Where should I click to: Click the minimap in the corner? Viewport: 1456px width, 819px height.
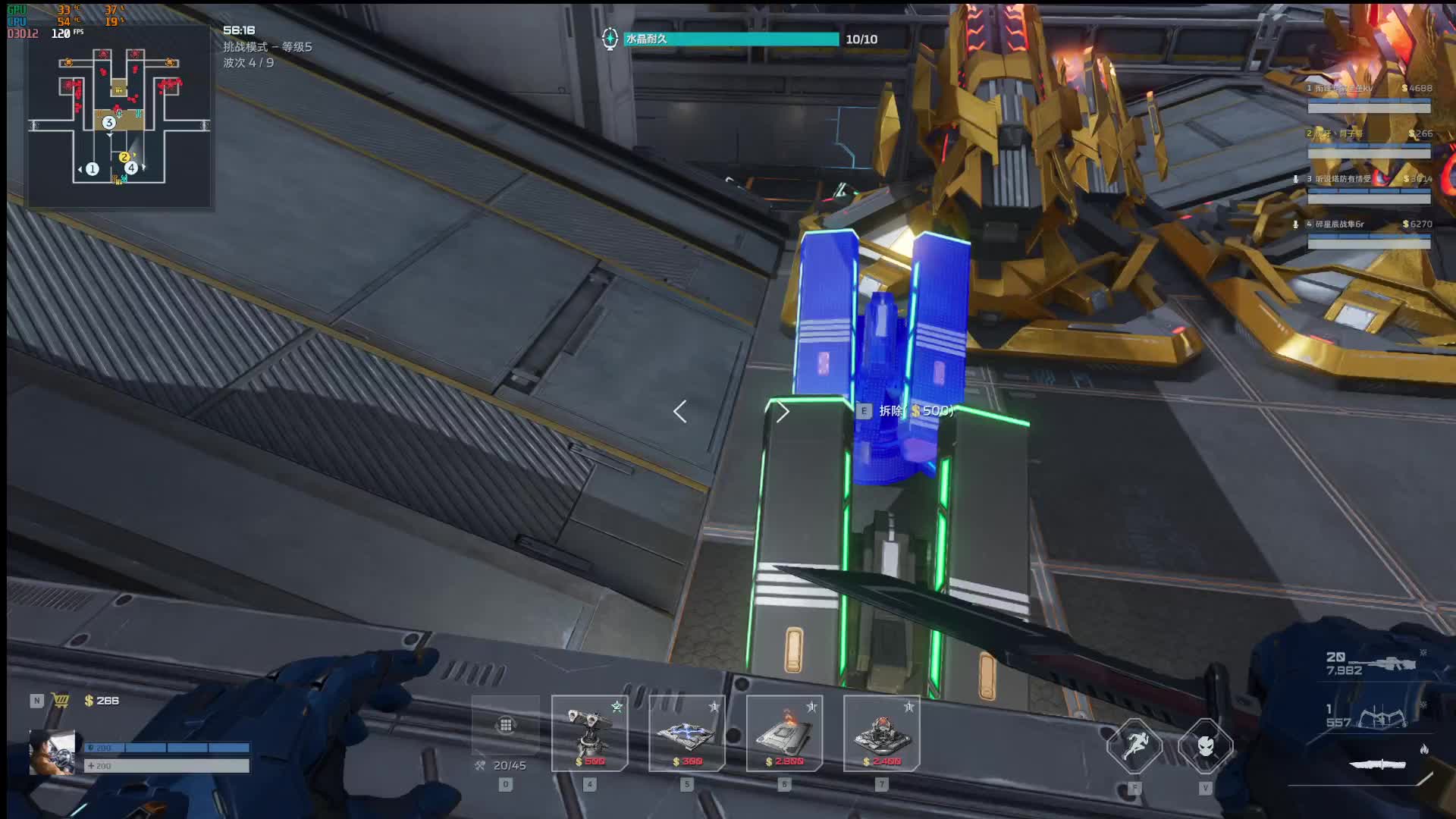pos(119,118)
